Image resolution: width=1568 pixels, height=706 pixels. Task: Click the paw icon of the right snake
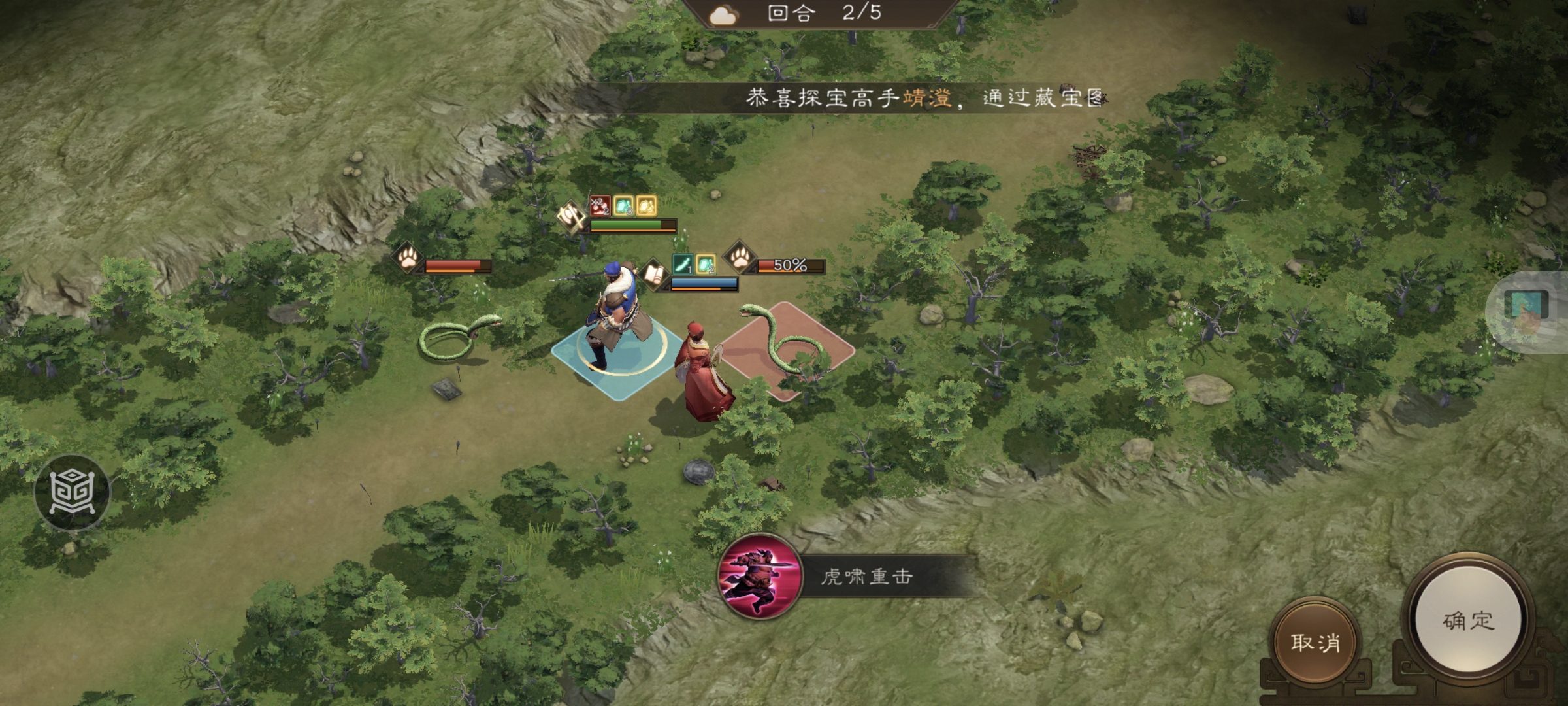pos(740,261)
